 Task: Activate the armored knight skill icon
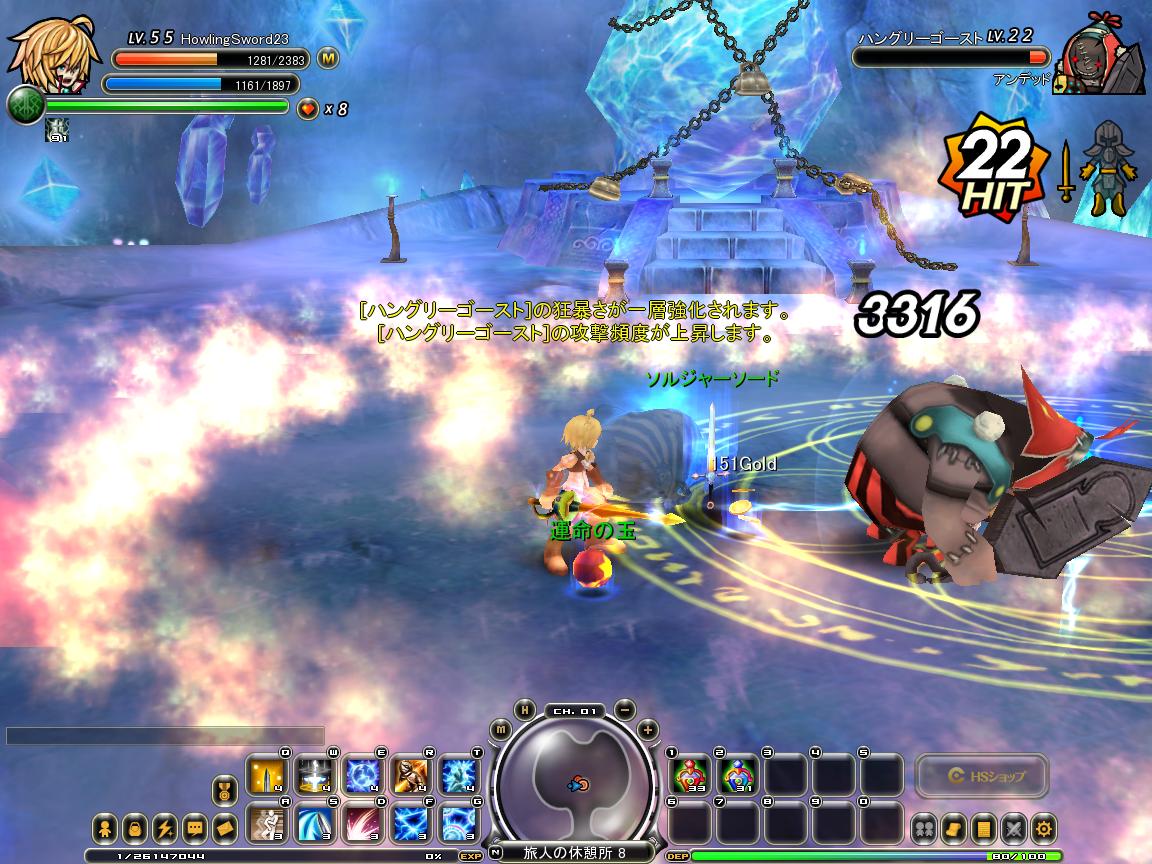(x=412, y=775)
